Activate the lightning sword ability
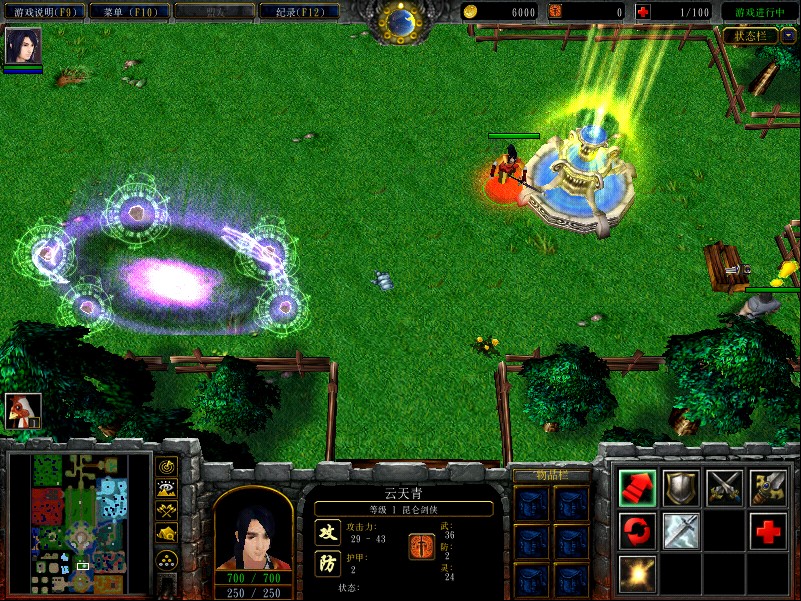Viewport: 801px width, 601px height. (x=681, y=530)
